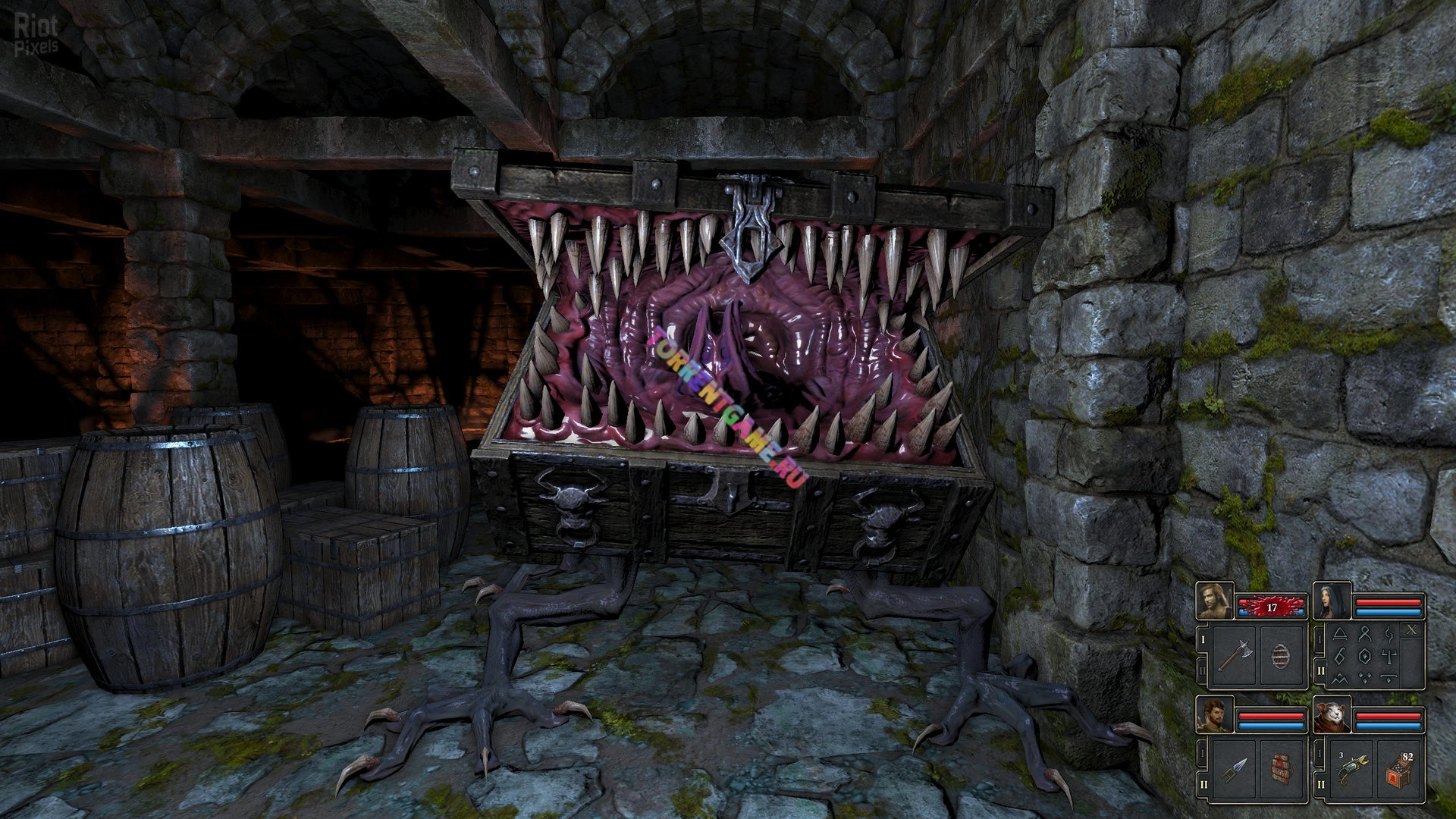This screenshot has height=819, width=1456.
Task: Switch bearded man to weapon set I
Action: tap(1202, 754)
